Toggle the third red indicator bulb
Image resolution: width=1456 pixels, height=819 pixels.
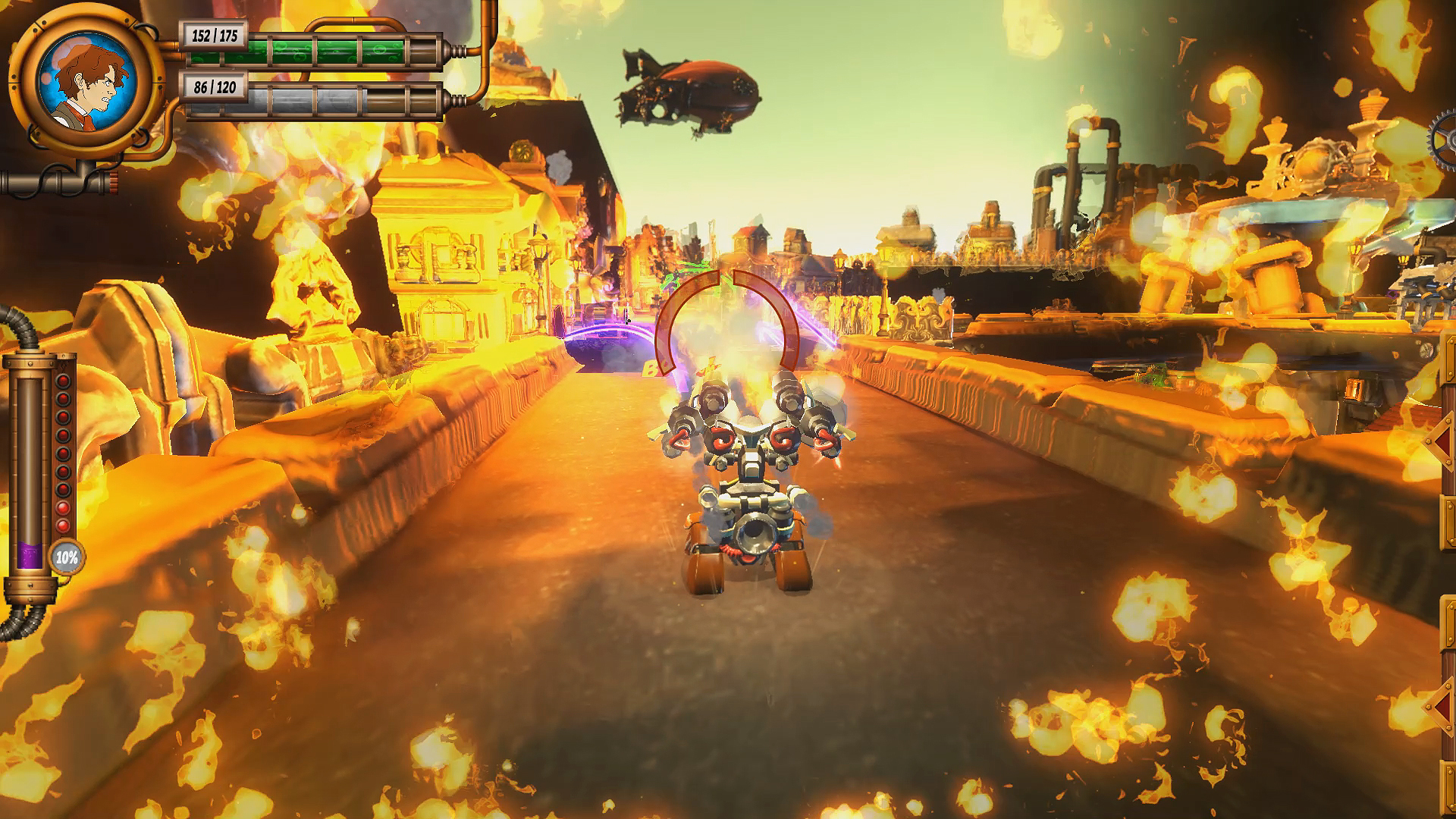(62, 417)
